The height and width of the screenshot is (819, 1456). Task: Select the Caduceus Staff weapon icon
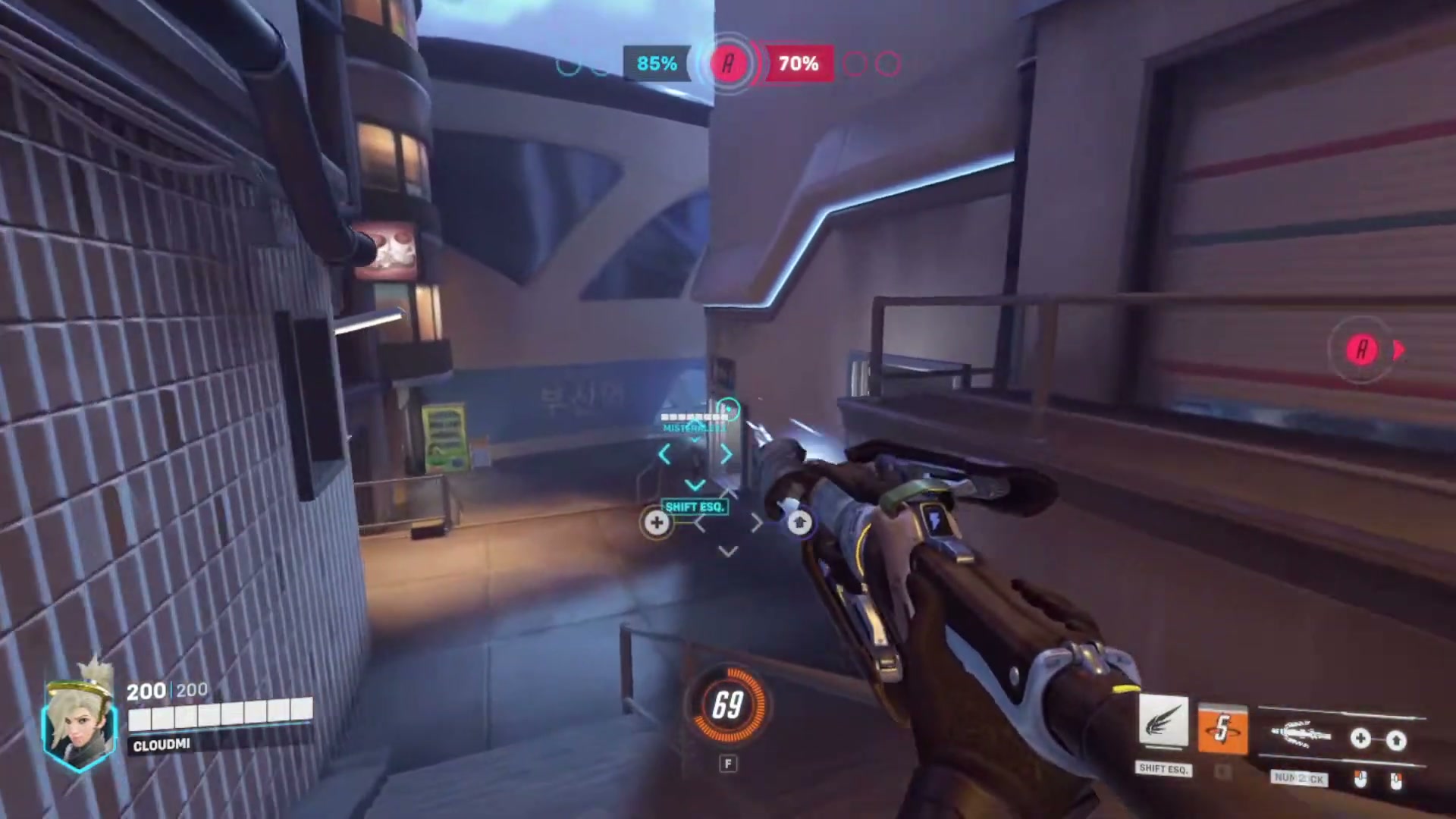[x=1301, y=733]
